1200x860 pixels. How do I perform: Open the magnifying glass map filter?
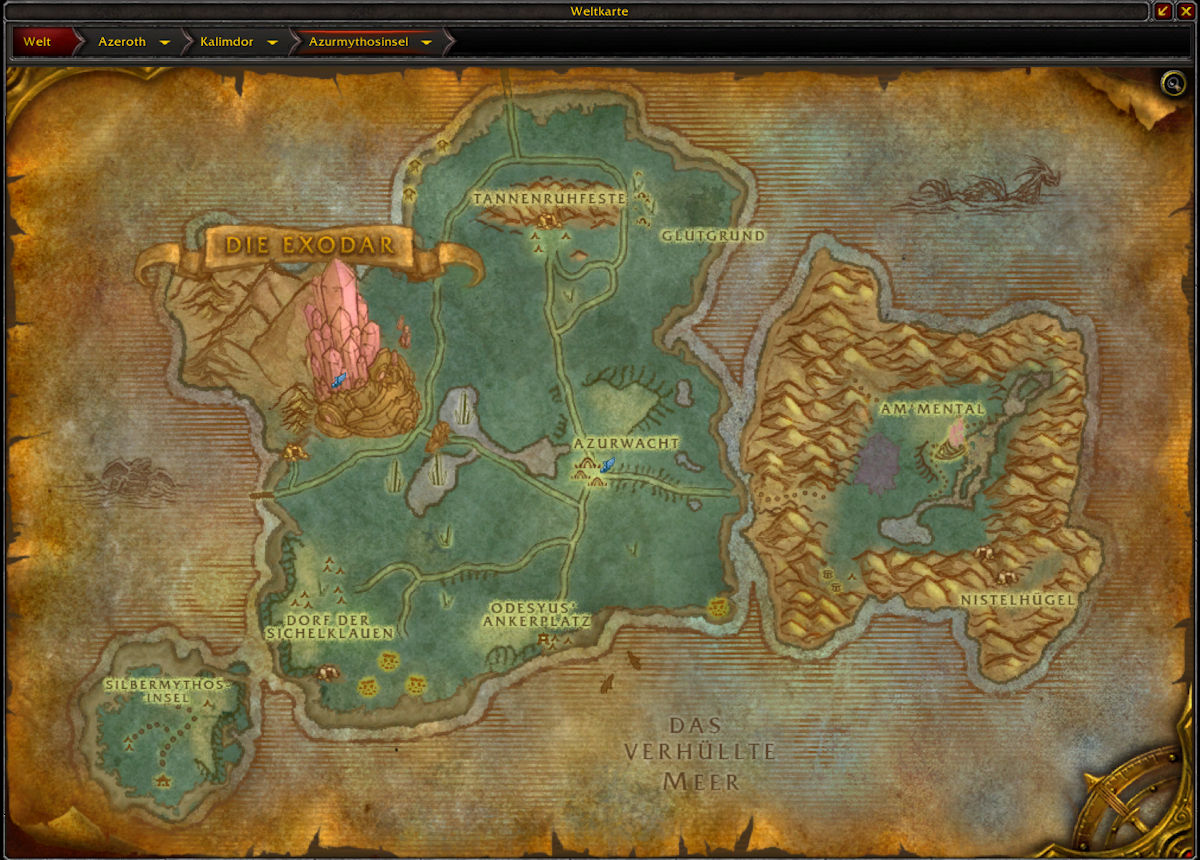coord(1172,83)
